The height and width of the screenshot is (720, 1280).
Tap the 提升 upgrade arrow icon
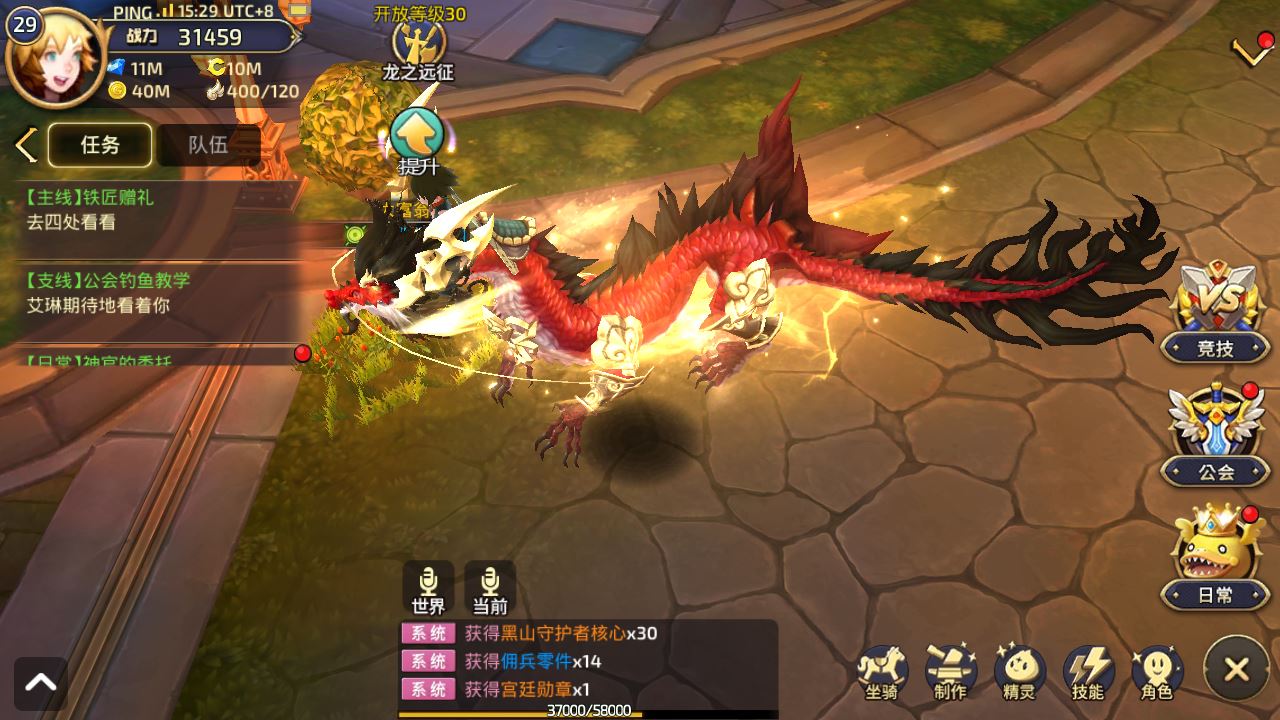tap(418, 138)
